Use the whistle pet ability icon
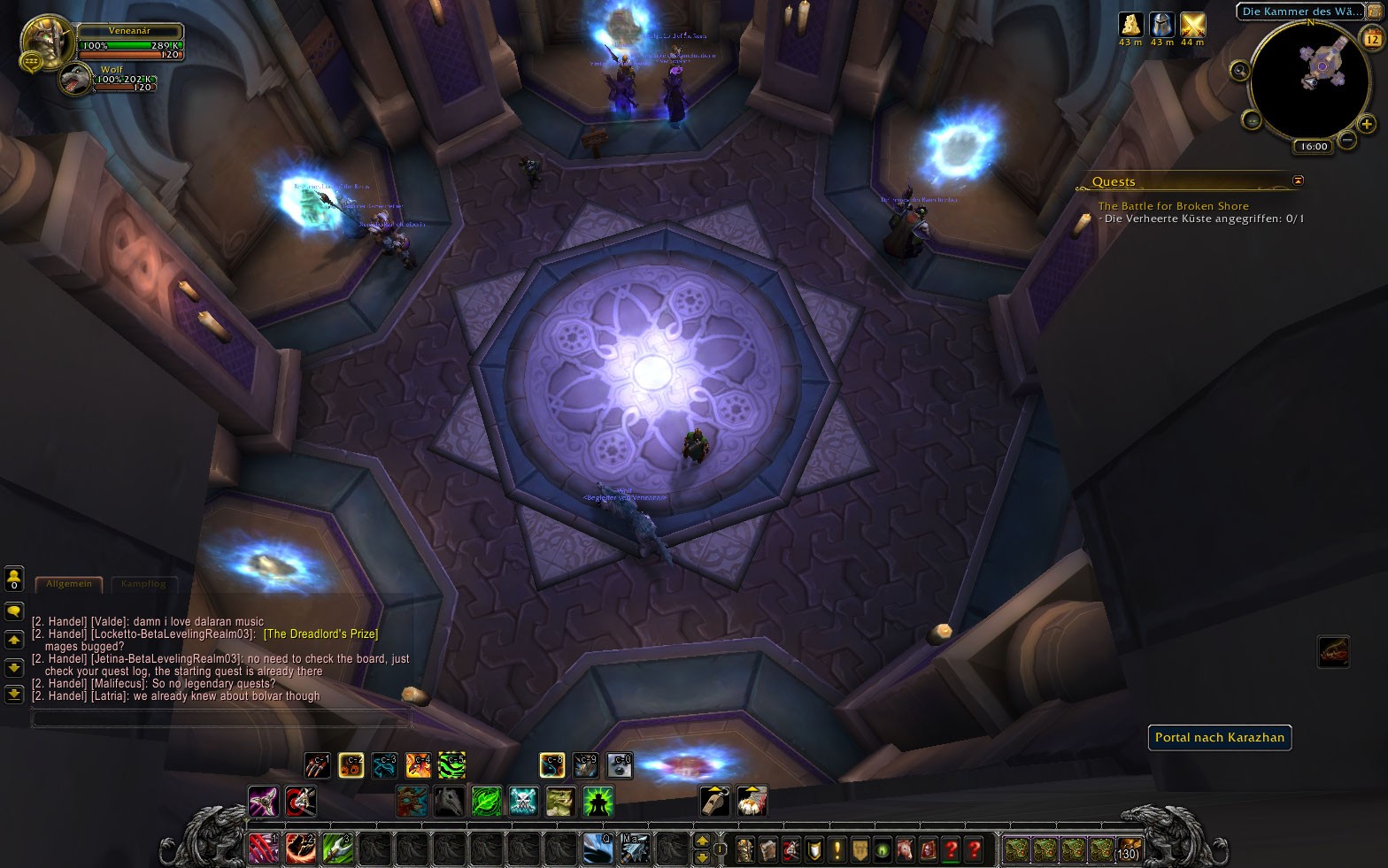The height and width of the screenshot is (868, 1388). pos(714,801)
